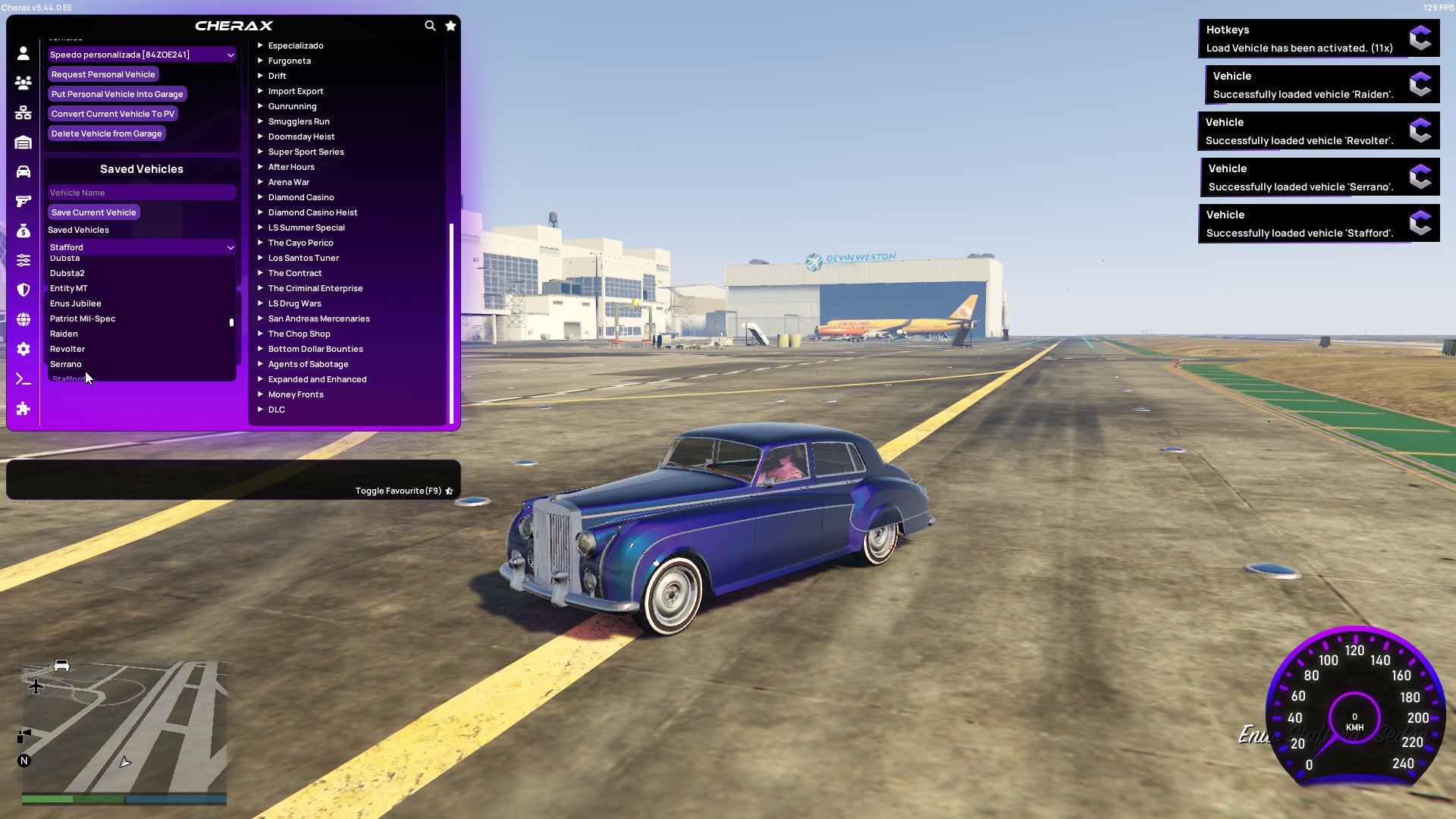Launch the terminal console icon
Screen dimensions: 1456x819
click(x=23, y=379)
